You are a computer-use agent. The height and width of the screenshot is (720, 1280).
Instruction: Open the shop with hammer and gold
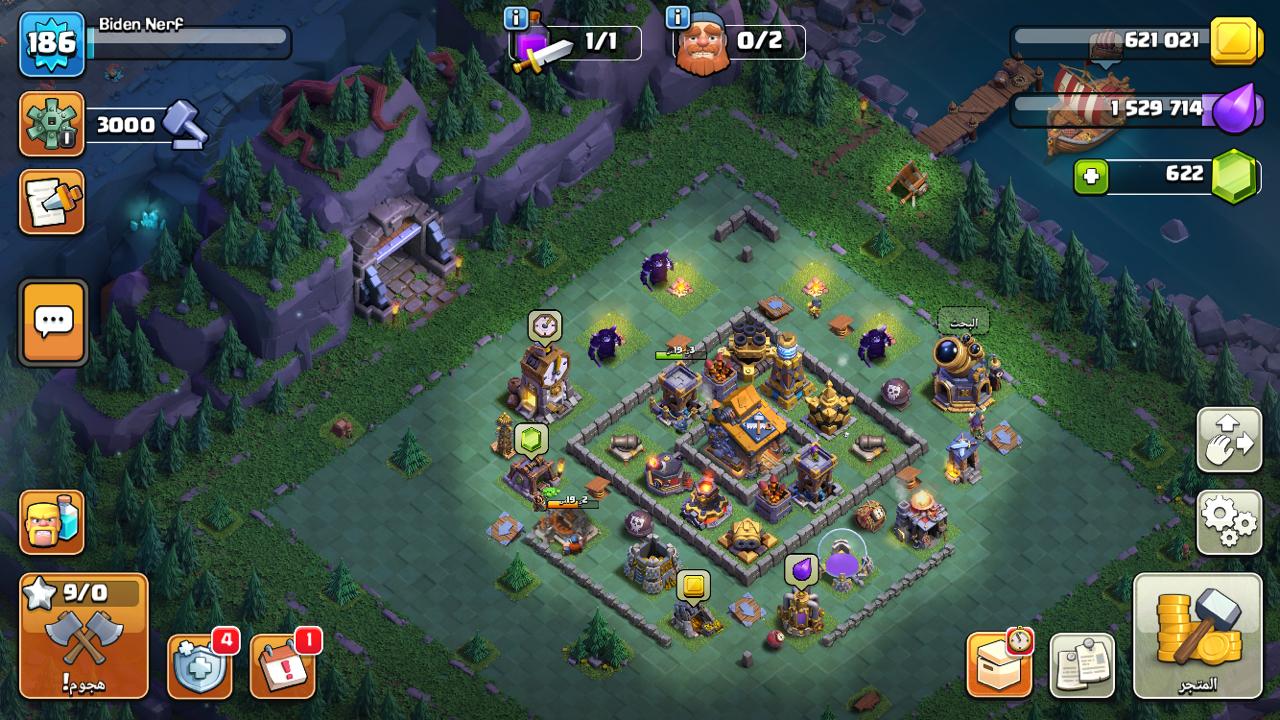1197,635
